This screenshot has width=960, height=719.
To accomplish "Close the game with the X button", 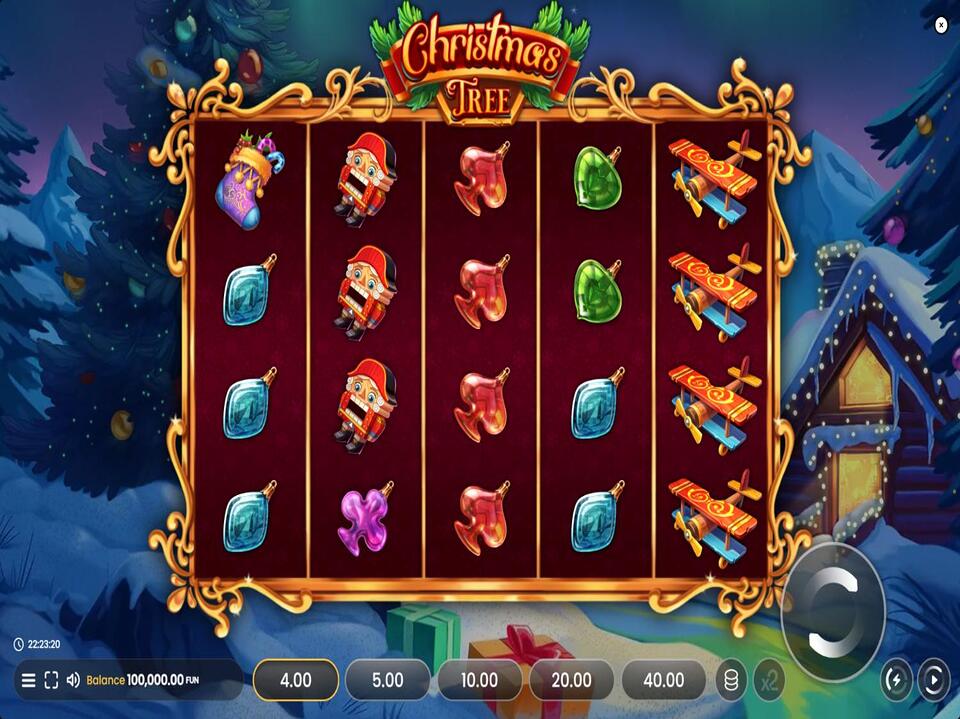I will point(941,26).
